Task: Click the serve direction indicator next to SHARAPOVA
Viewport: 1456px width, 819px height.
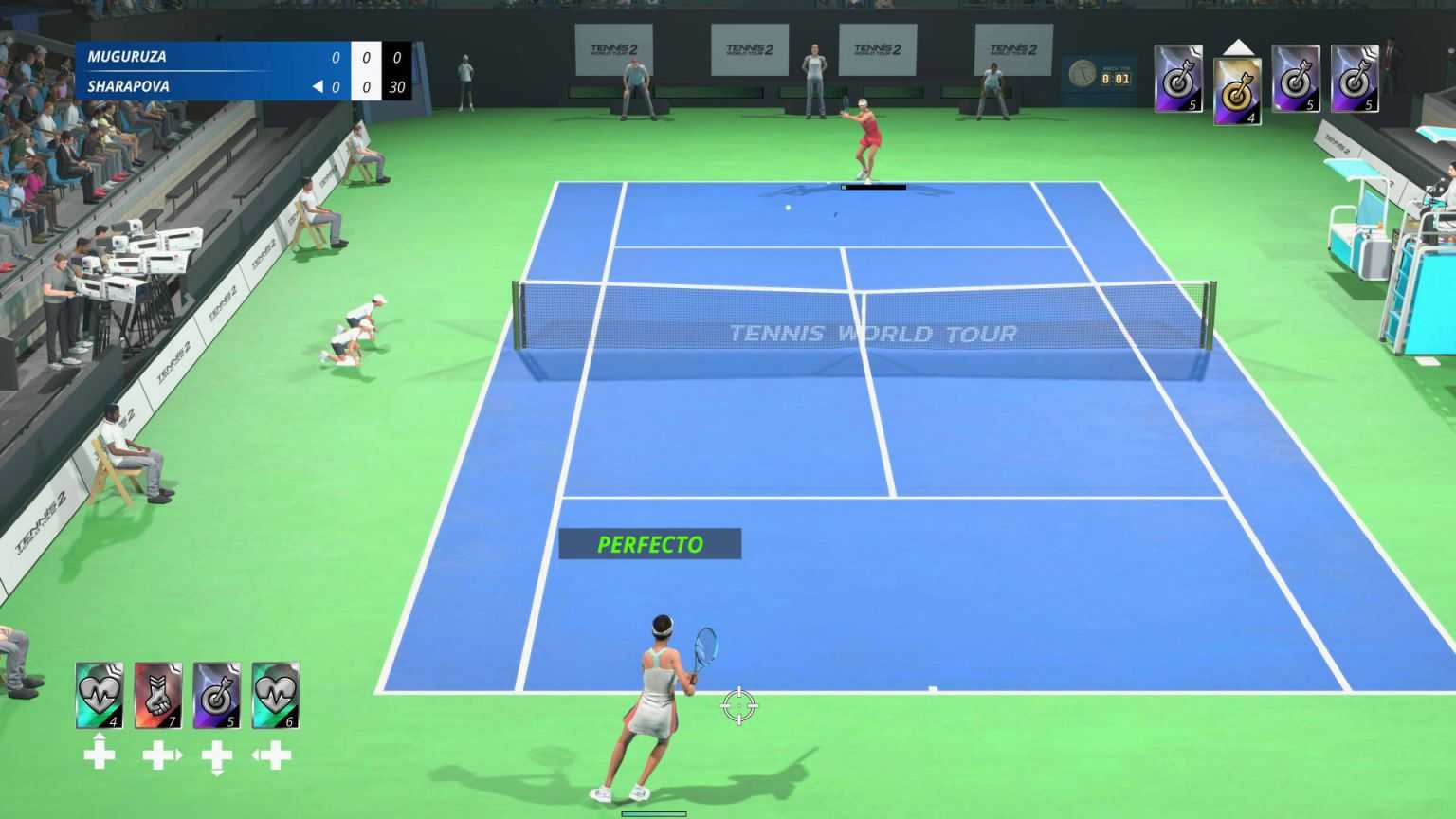Action: coord(318,86)
